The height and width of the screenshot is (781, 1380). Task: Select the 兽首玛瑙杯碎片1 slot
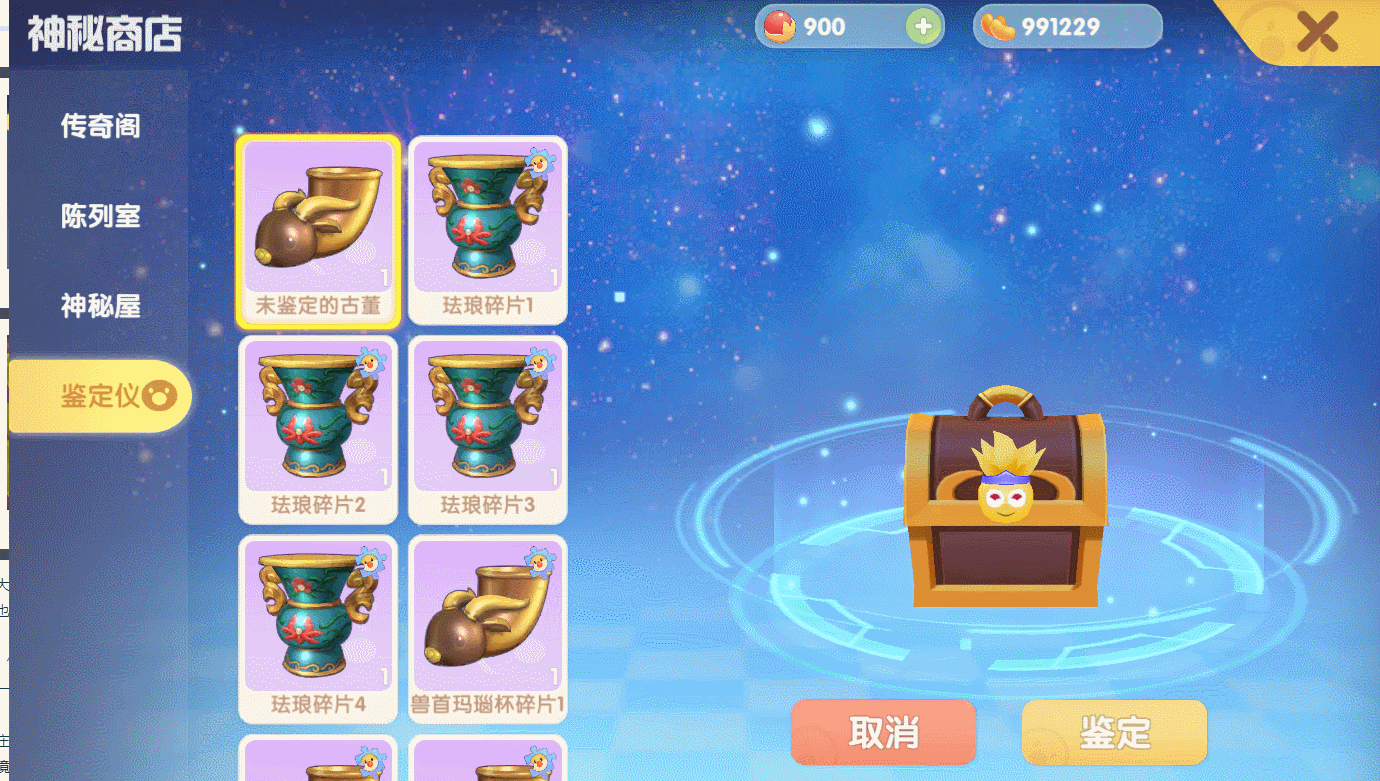[x=488, y=629]
